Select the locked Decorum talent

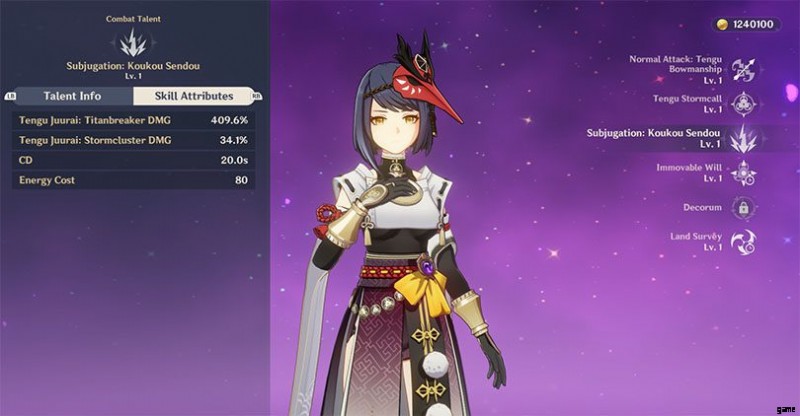pyautogui.click(x=743, y=207)
